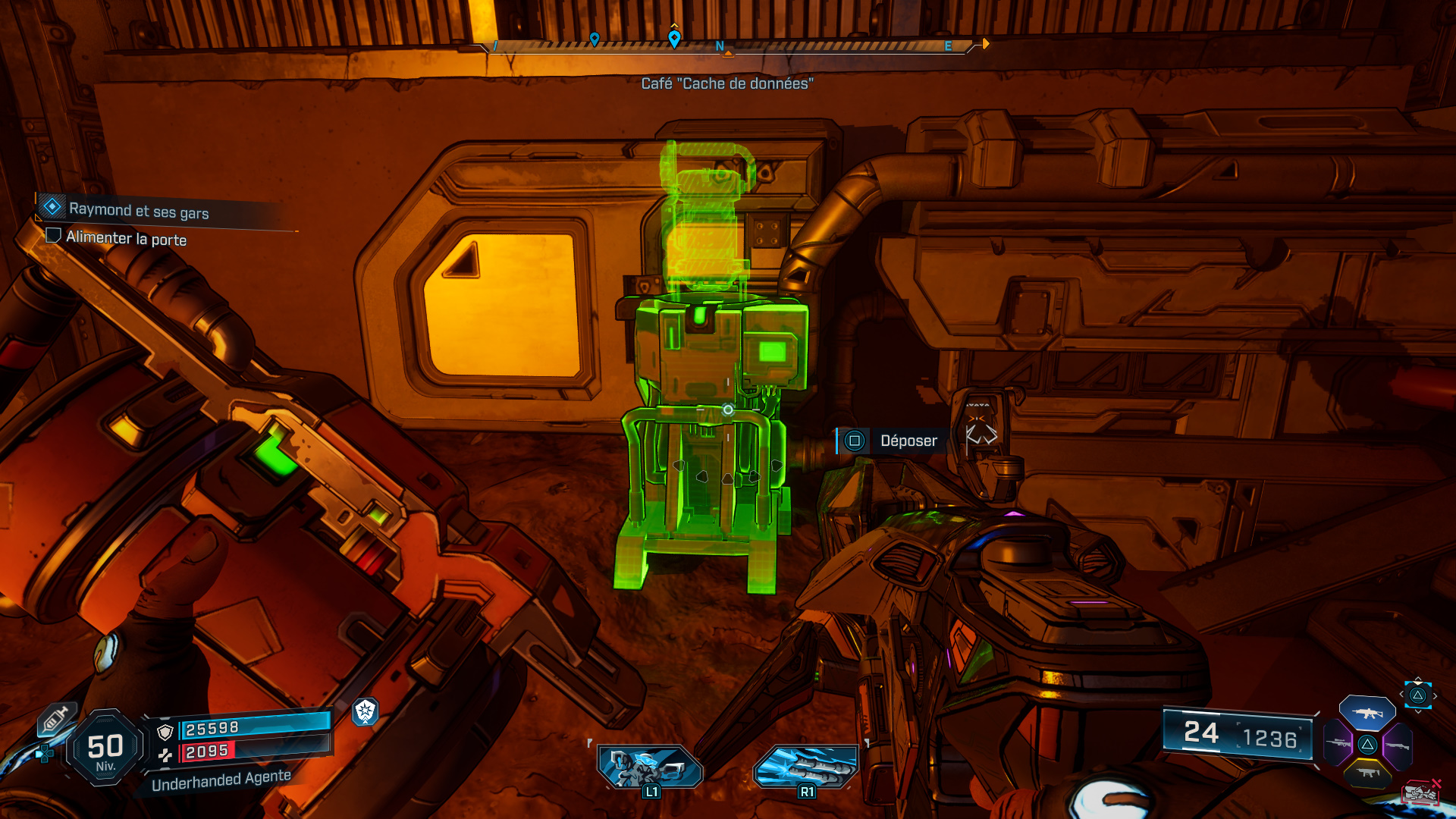The height and width of the screenshot is (819, 1456).
Task: Select the assault rifle in the weapon wheel
Action: (x=1367, y=713)
